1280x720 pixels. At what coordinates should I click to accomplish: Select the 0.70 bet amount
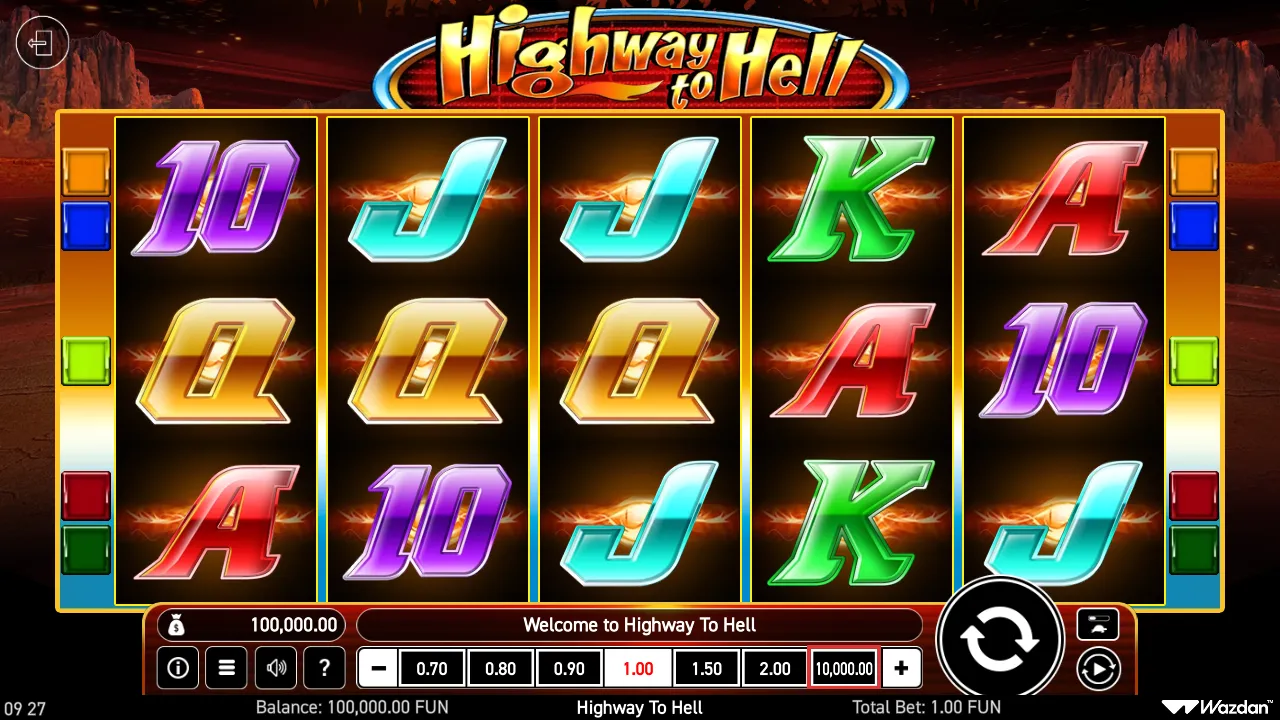click(x=432, y=668)
